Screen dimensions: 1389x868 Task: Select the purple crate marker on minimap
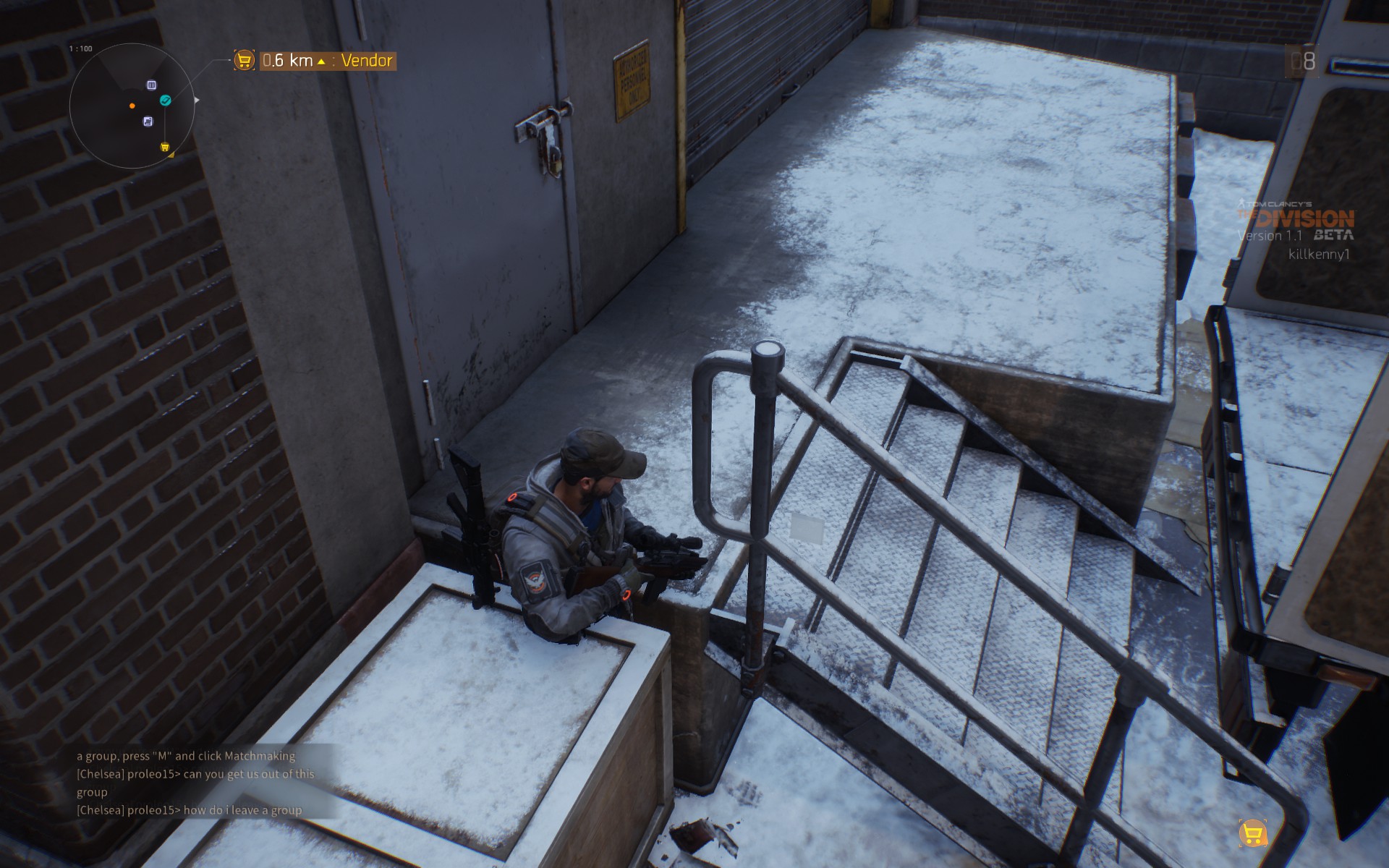pos(151,85)
